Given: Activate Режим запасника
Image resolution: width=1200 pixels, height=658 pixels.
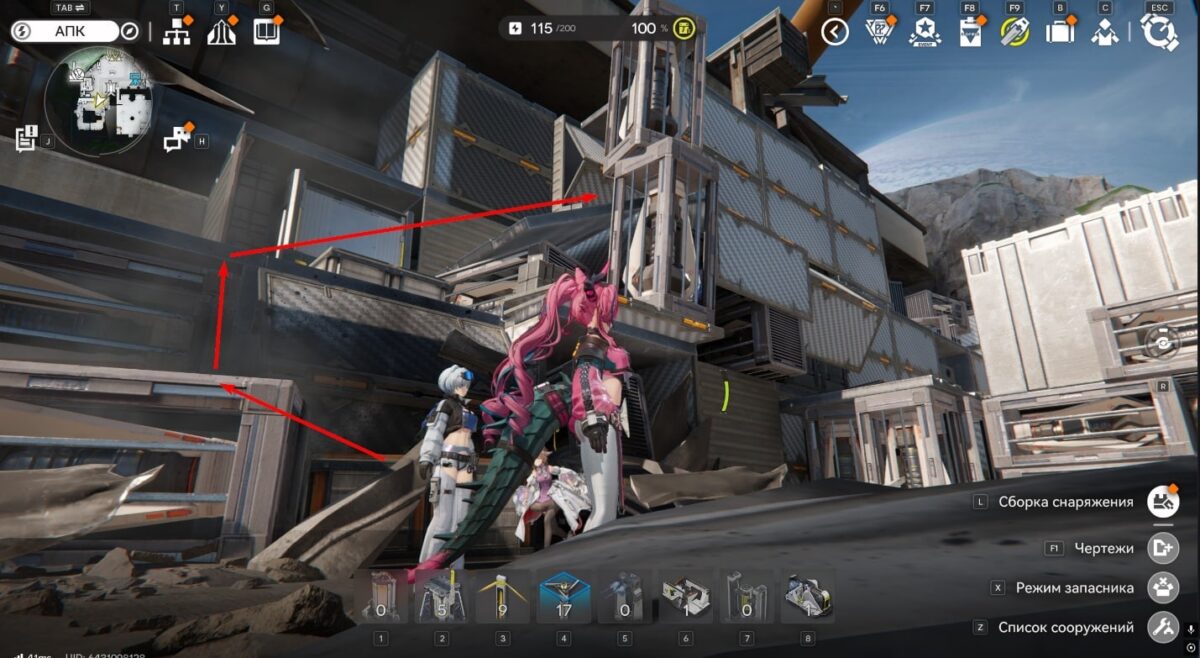Looking at the screenshot, I should tap(1162, 588).
